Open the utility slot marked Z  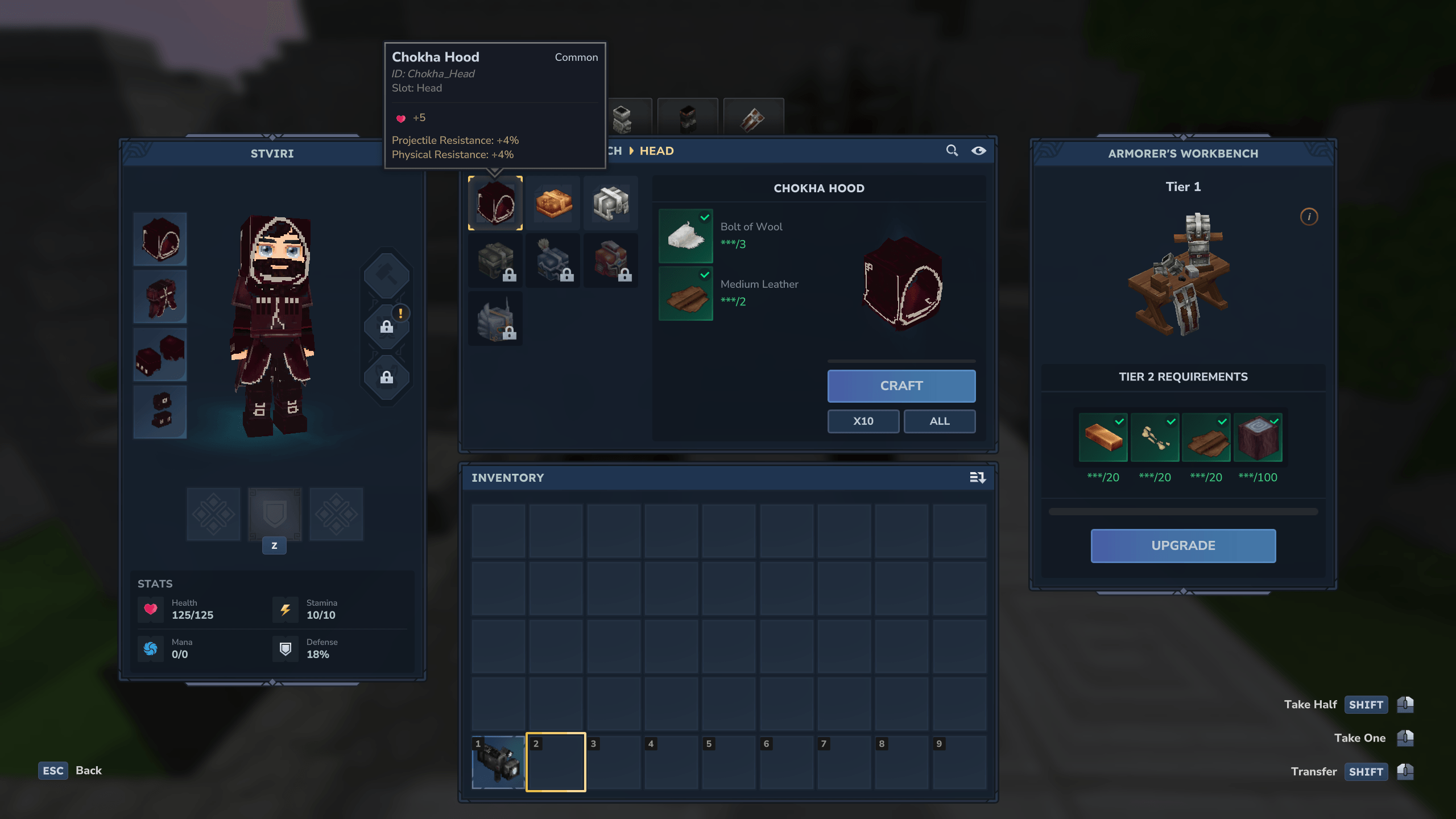[x=275, y=515]
